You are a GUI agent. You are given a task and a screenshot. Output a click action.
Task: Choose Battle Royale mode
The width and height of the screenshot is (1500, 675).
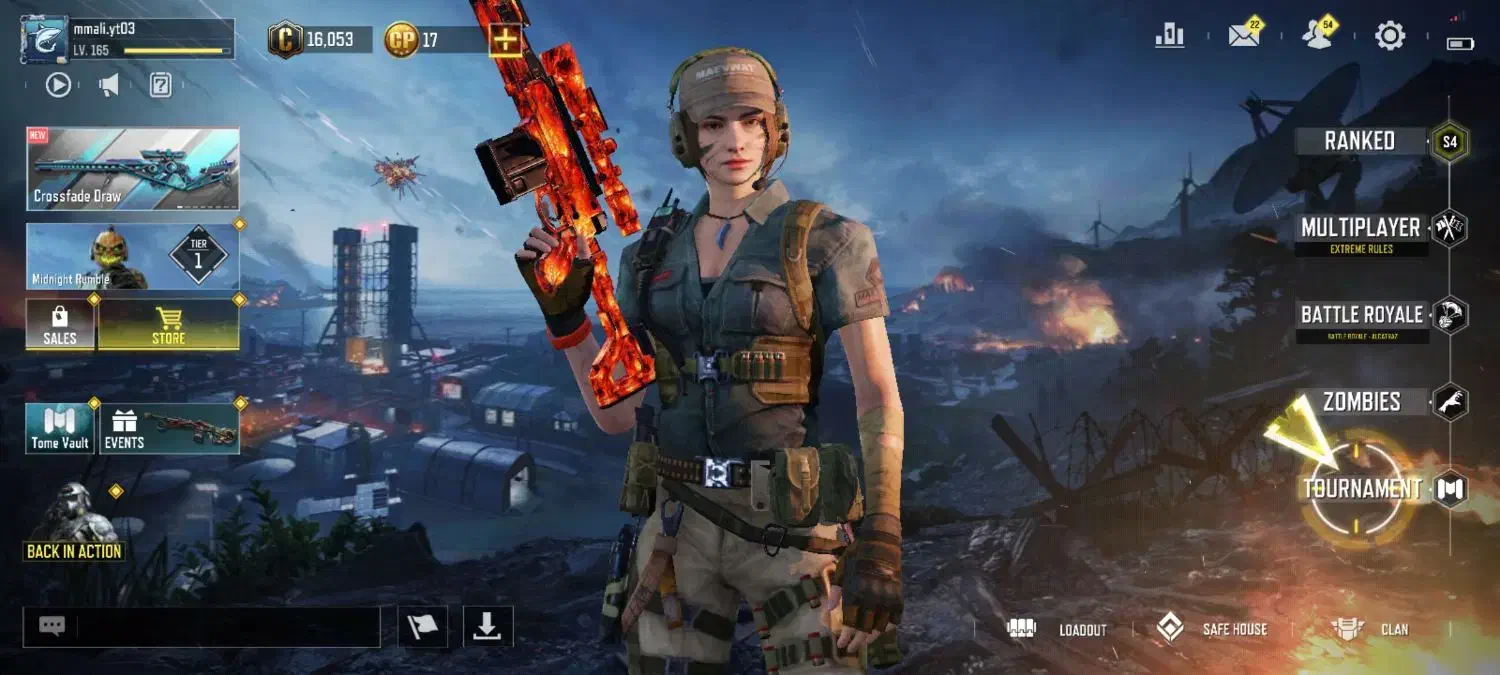(x=1361, y=316)
